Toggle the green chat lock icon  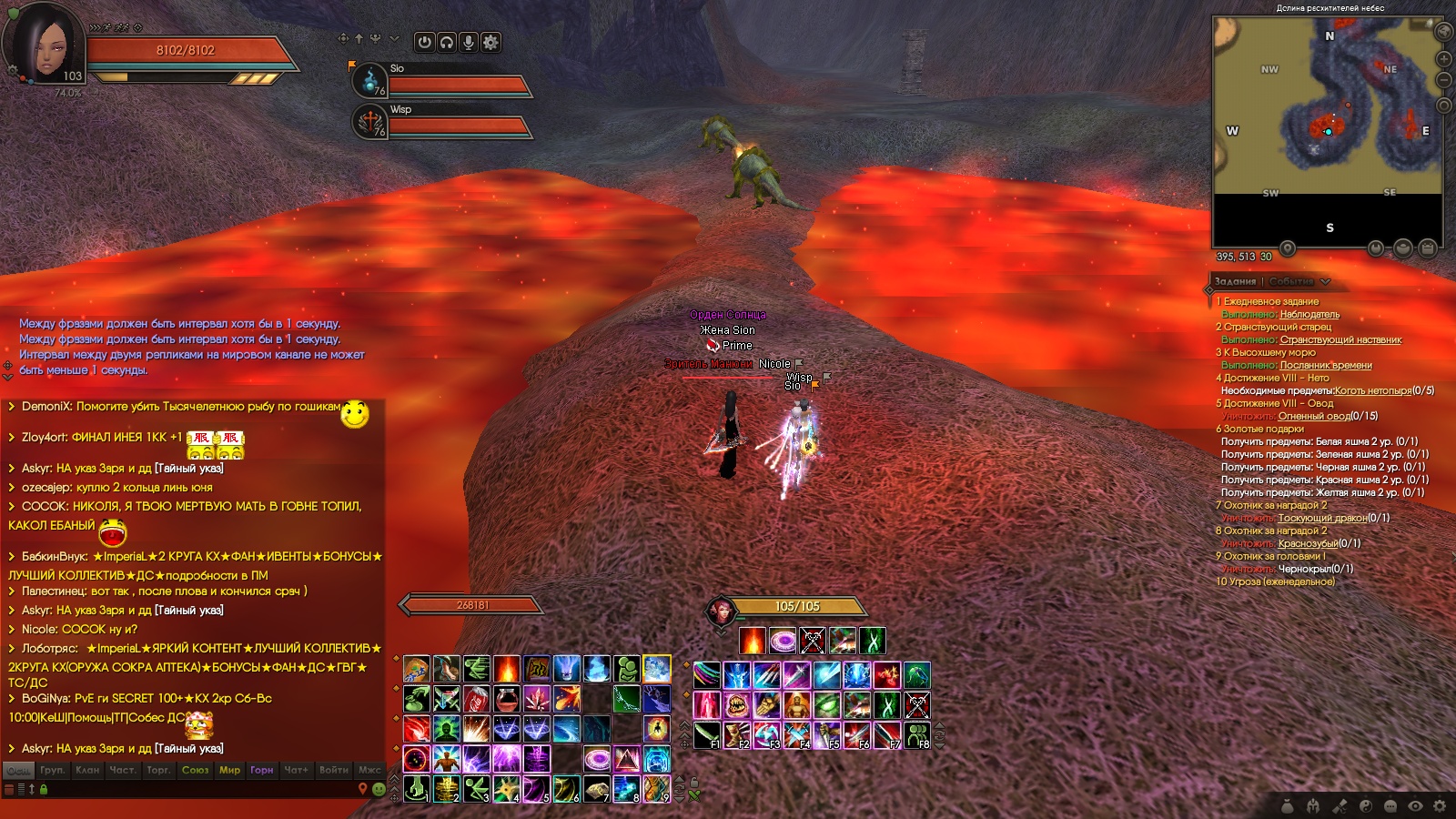tap(44, 789)
